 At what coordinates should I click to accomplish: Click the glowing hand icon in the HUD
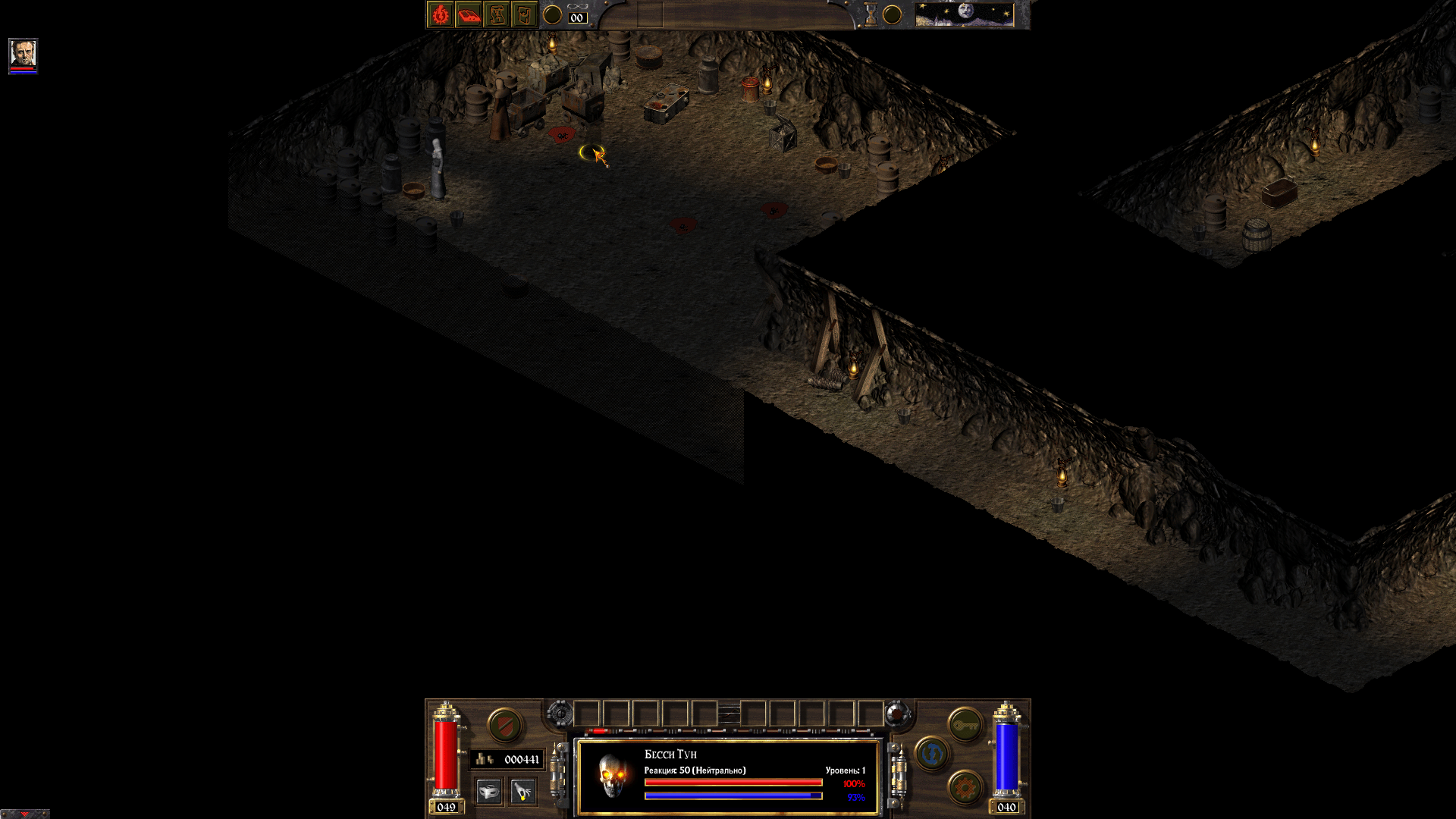[521, 791]
